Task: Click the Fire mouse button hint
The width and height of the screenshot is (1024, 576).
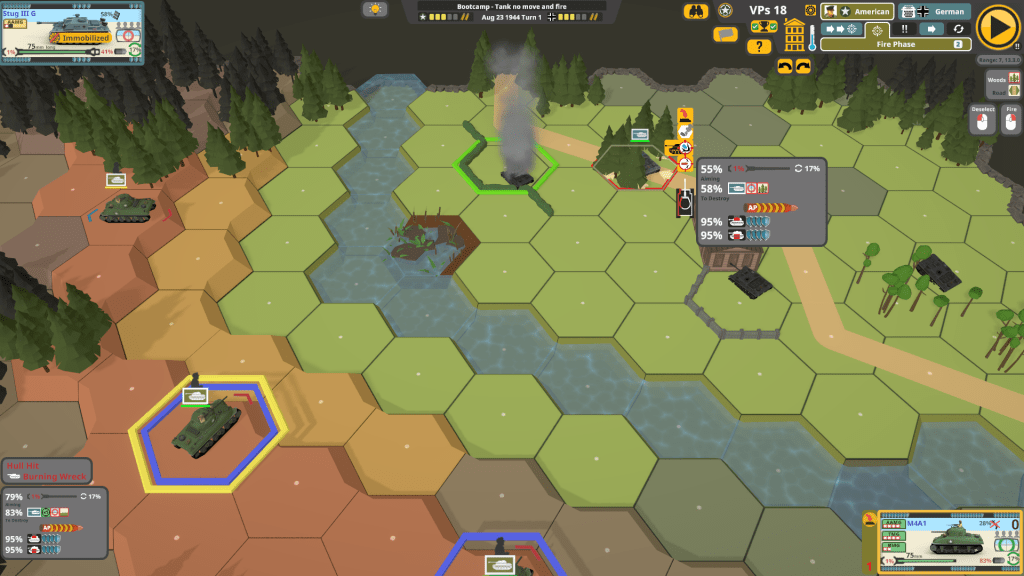Action: pyautogui.click(x=1010, y=118)
